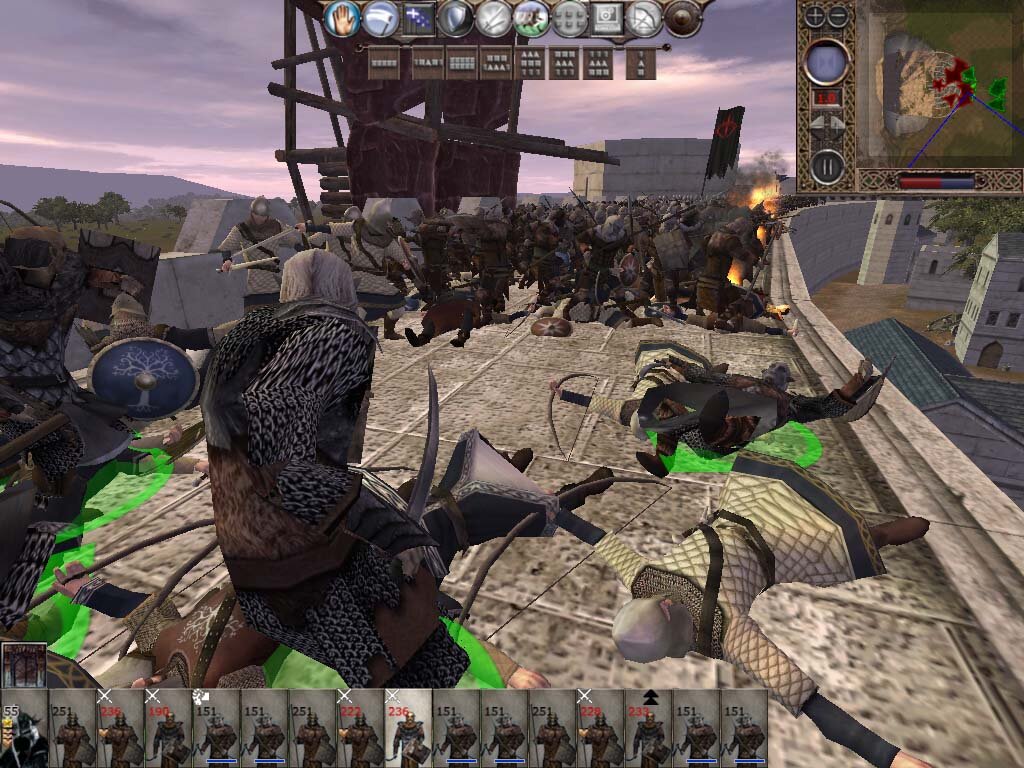Select the unit card showing 233 soldiers

pyautogui.click(x=648, y=732)
